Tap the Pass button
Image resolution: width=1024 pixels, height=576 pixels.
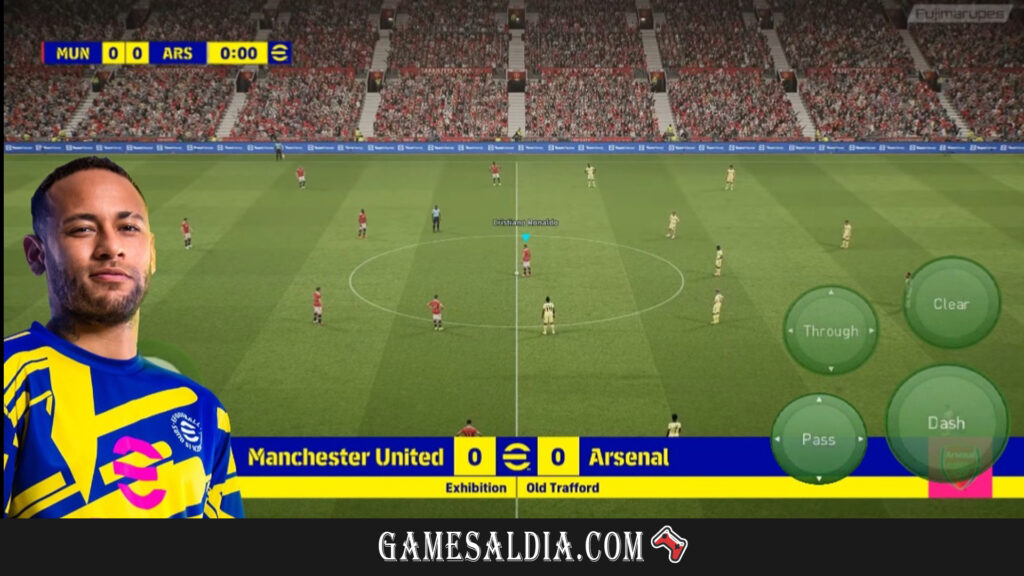(x=819, y=439)
